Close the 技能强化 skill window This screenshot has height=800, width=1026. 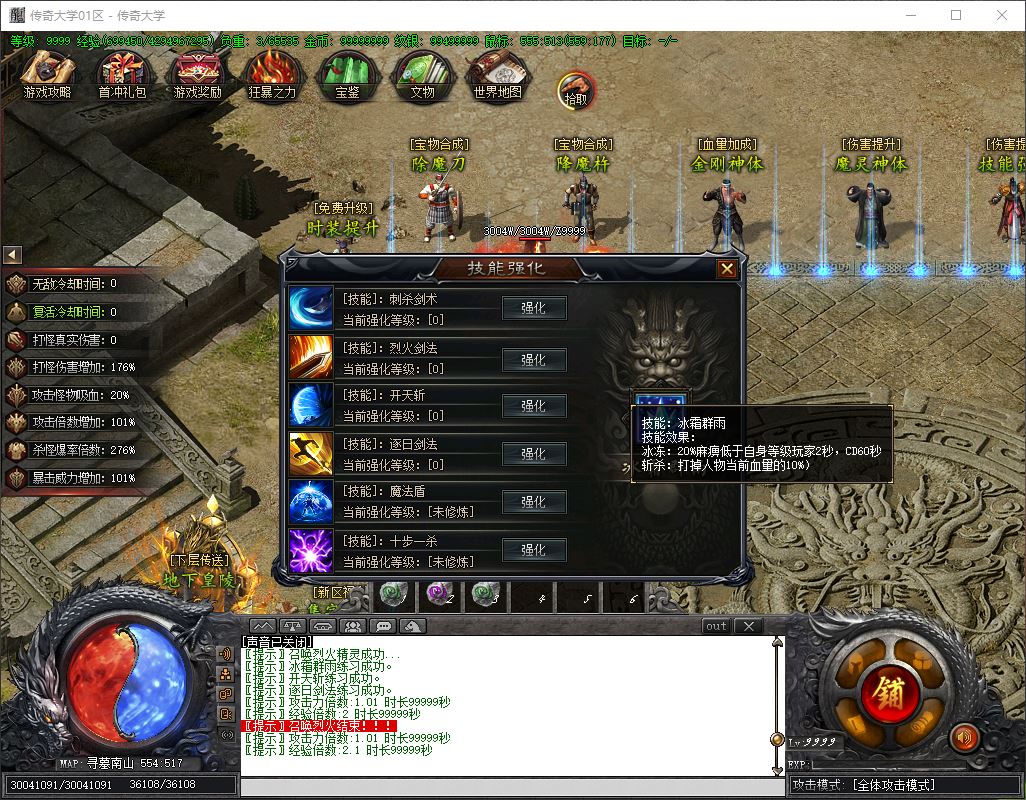[727, 268]
